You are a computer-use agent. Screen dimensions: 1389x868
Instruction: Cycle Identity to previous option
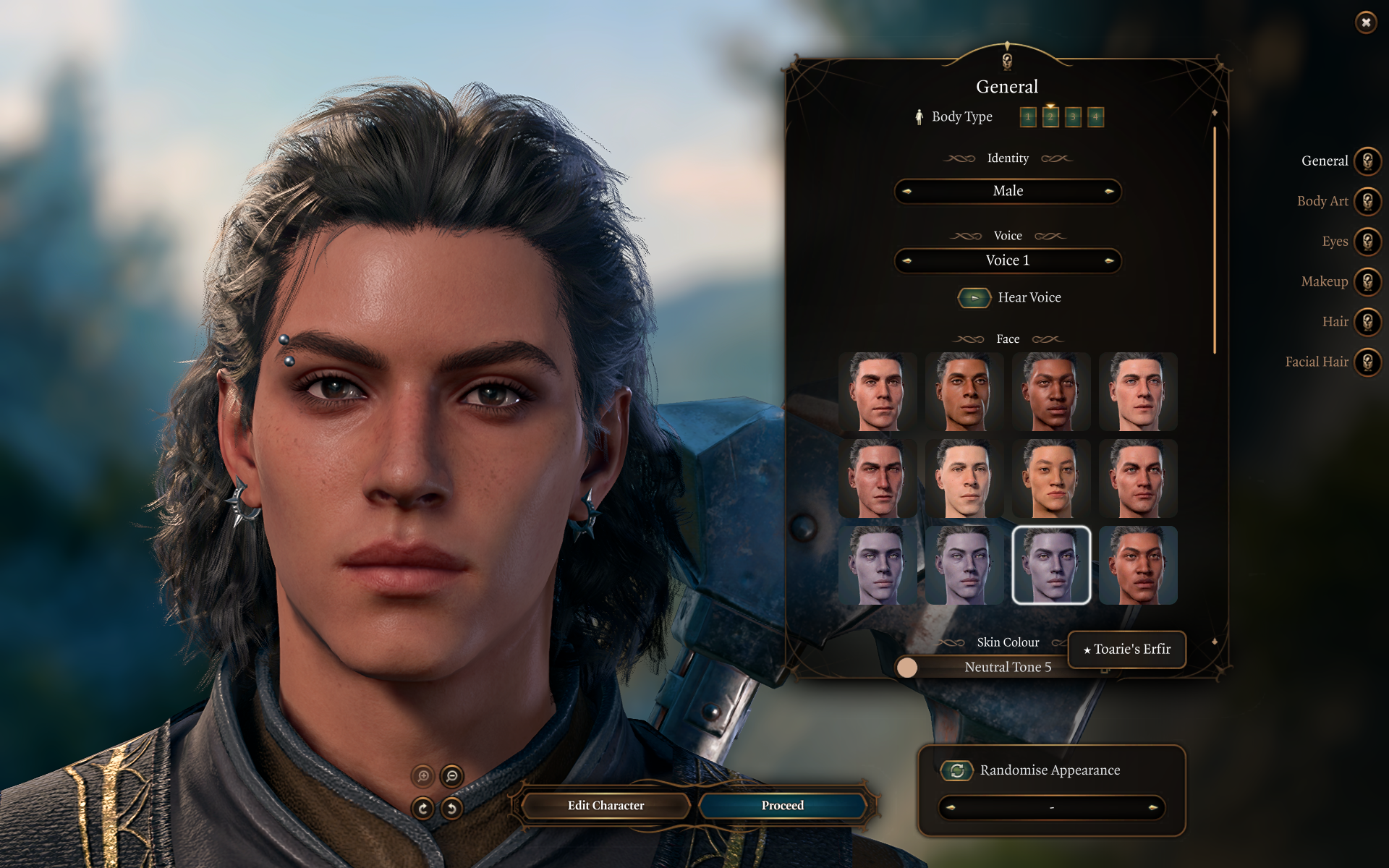click(x=907, y=192)
